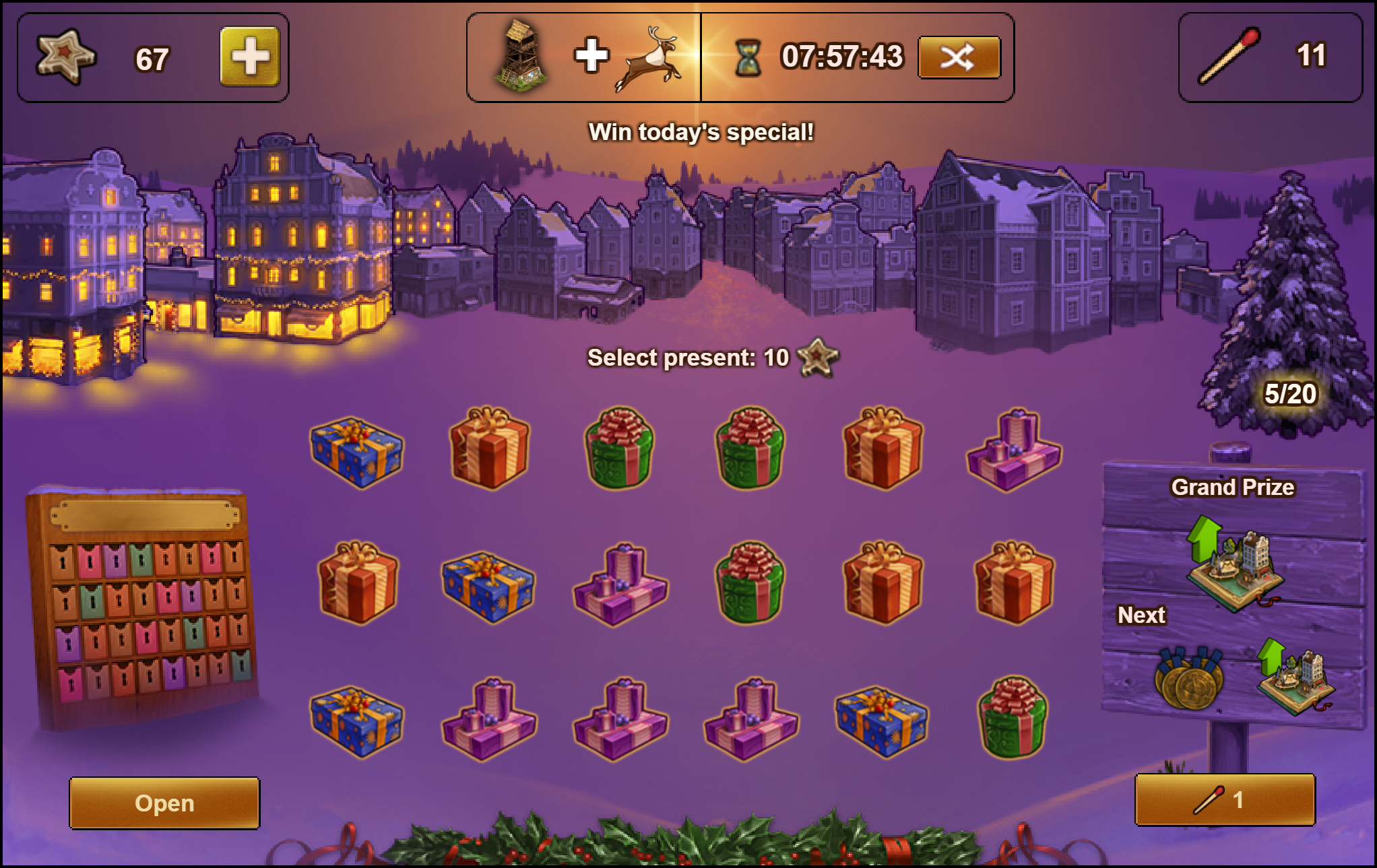Inspect the watchtower daily special icon
The image size is (1377, 868).
pyautogui.click(x=521, y=56)
